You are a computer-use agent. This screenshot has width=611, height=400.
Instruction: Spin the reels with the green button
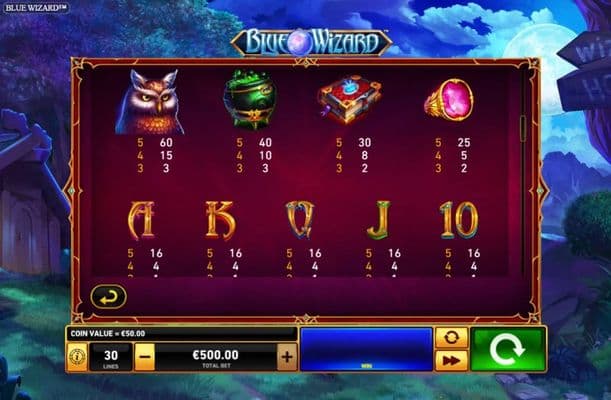pyautogui.click(x=509, y=350)
